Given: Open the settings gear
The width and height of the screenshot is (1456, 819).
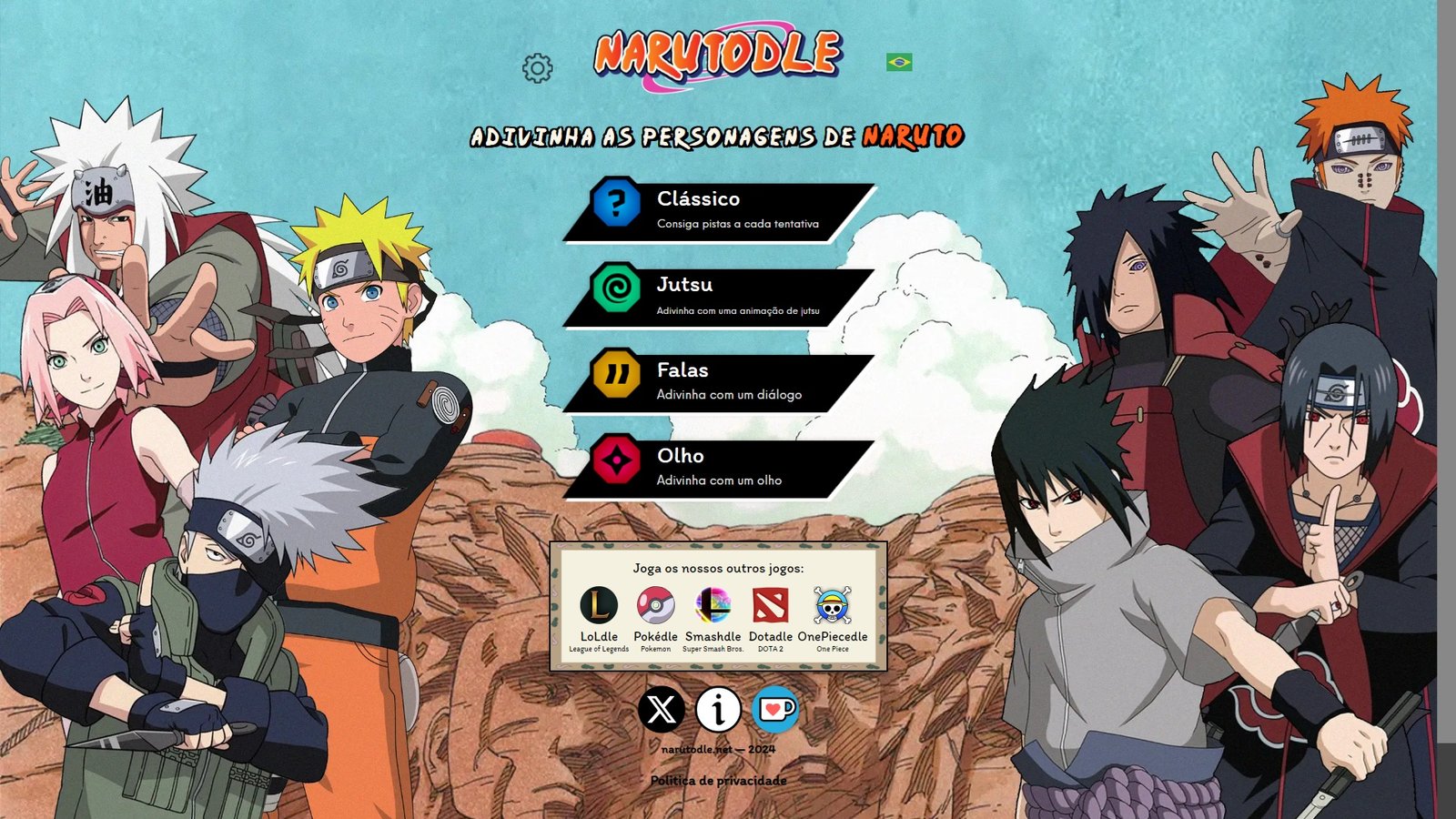Looking at the screenshot, I should (539, 66).
